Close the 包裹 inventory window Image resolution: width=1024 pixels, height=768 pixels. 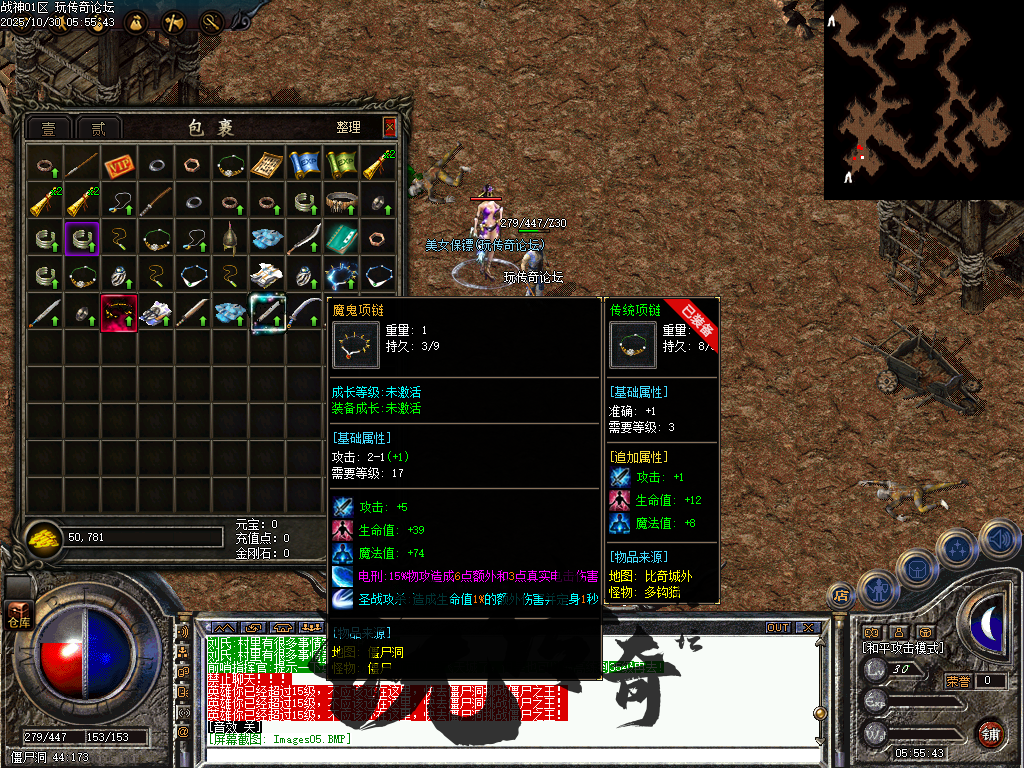[390, 127]
